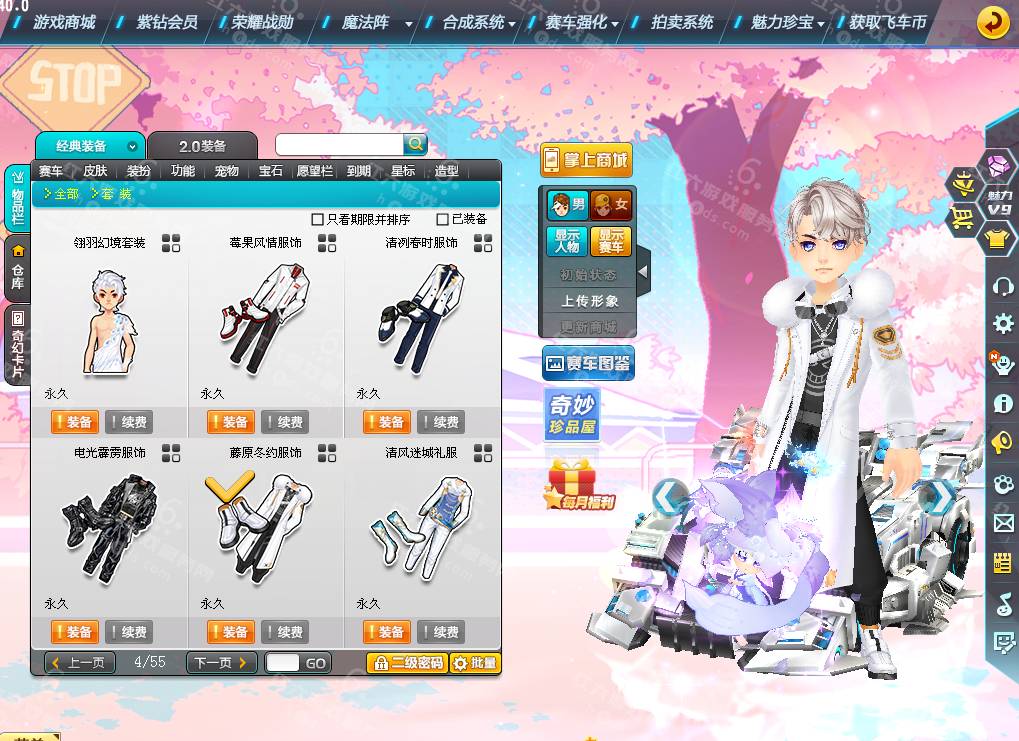Go to the next page with 下一页
Image resolution: width=1019 pixels, height=741 pixels.
pos(221,662)
